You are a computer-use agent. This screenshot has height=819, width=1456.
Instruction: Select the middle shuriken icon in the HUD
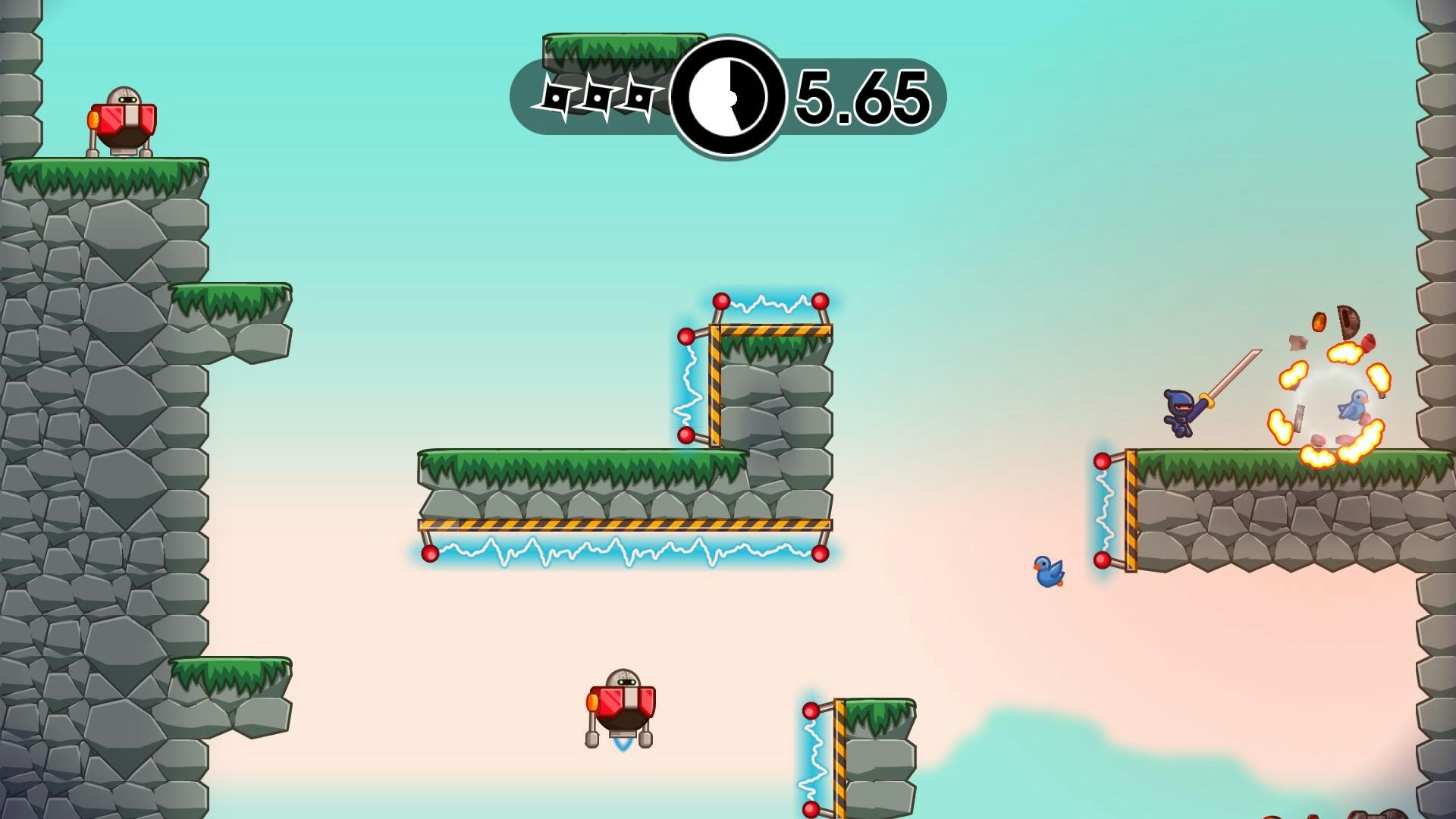click(599, 96)
